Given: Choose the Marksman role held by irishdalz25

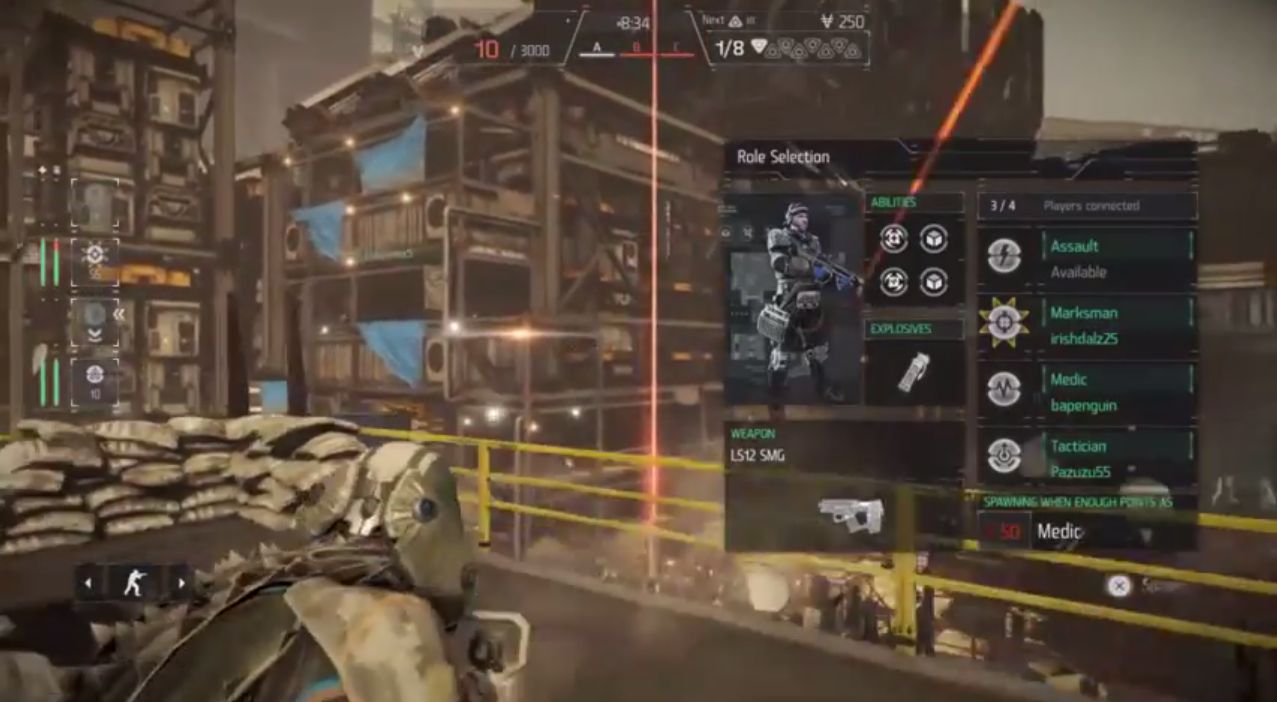Looking at the screenshot, I should point(1087,325).
